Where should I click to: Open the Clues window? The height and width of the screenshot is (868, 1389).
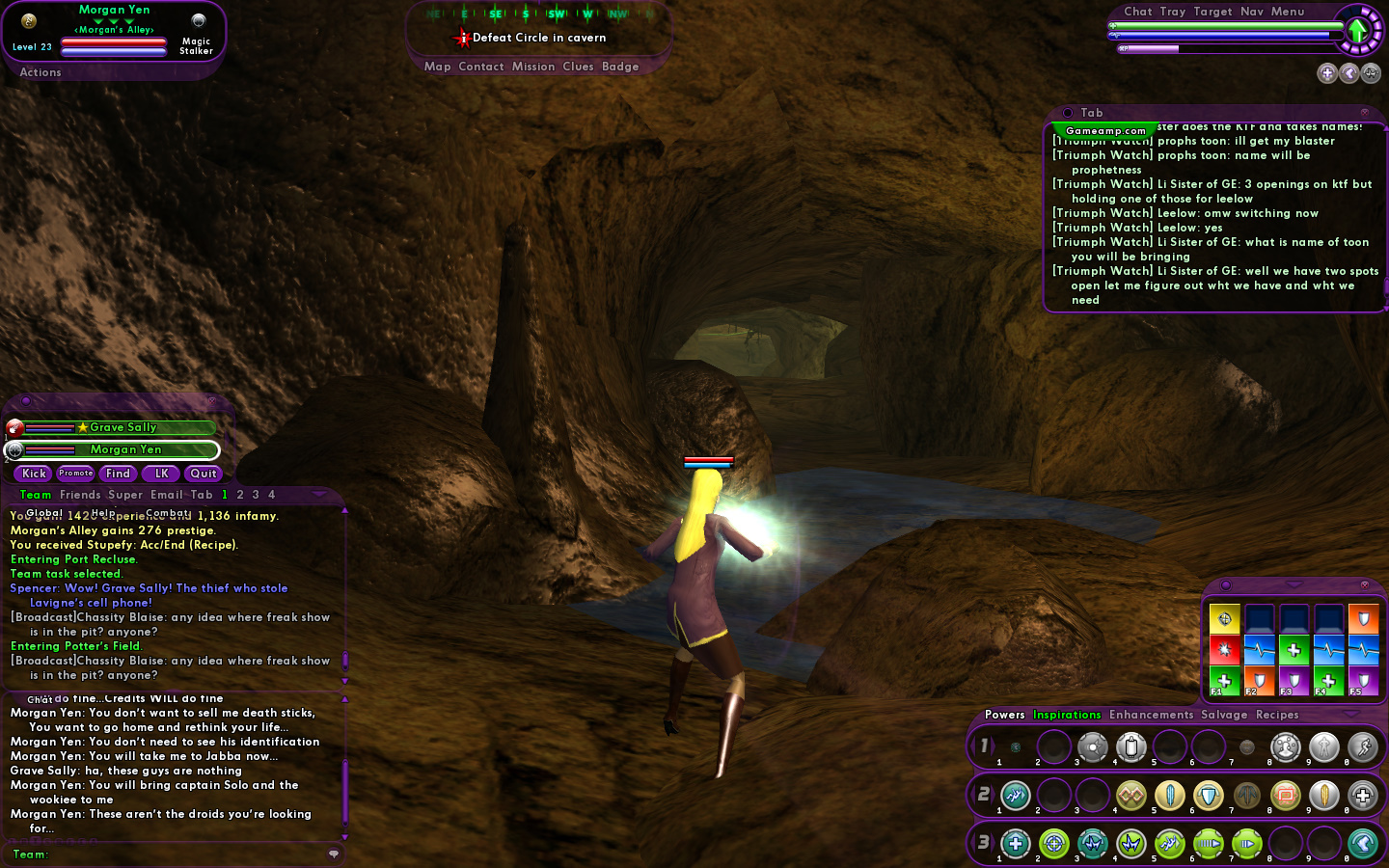(578, 67)
